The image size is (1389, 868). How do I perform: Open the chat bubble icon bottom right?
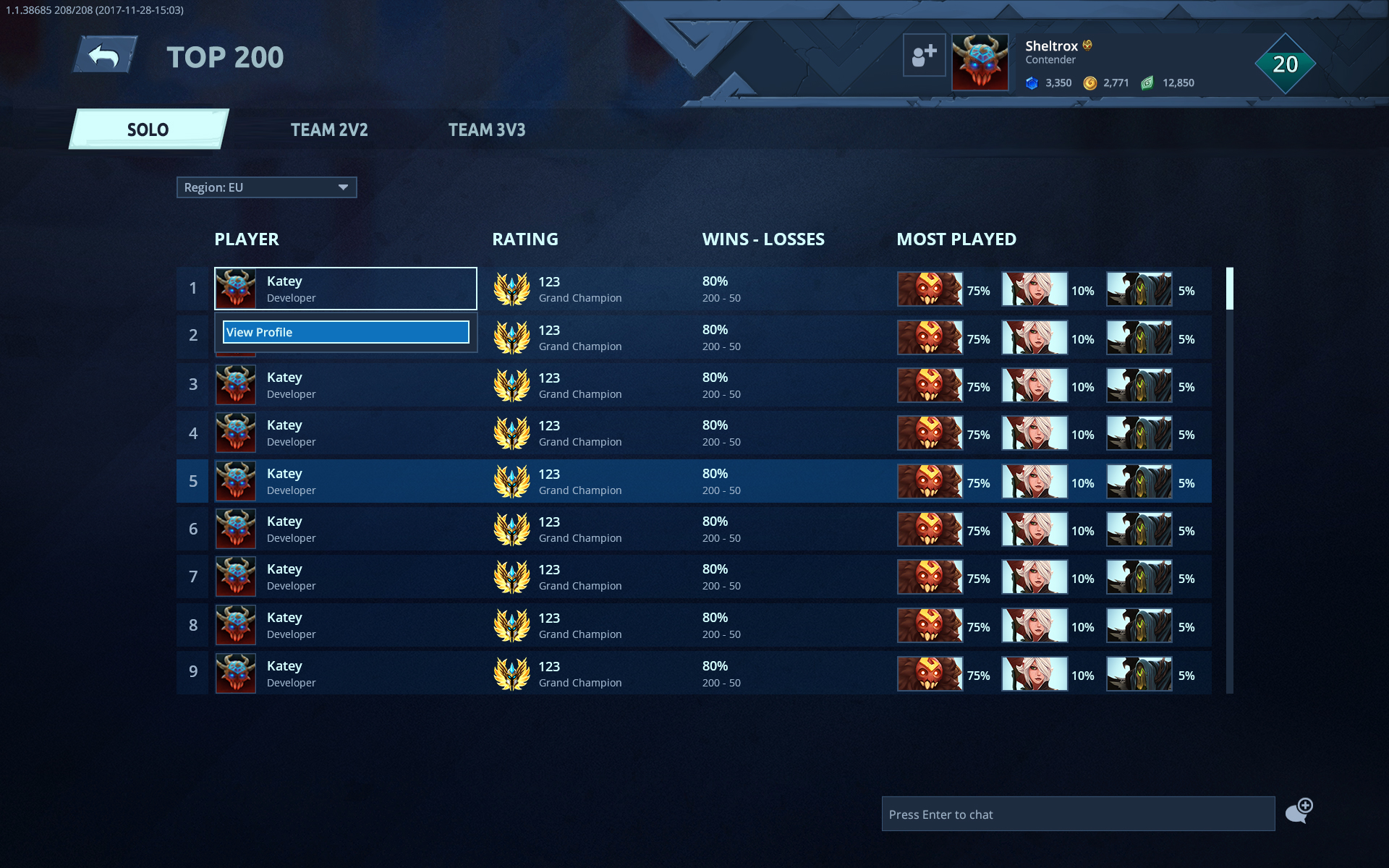1299,812
